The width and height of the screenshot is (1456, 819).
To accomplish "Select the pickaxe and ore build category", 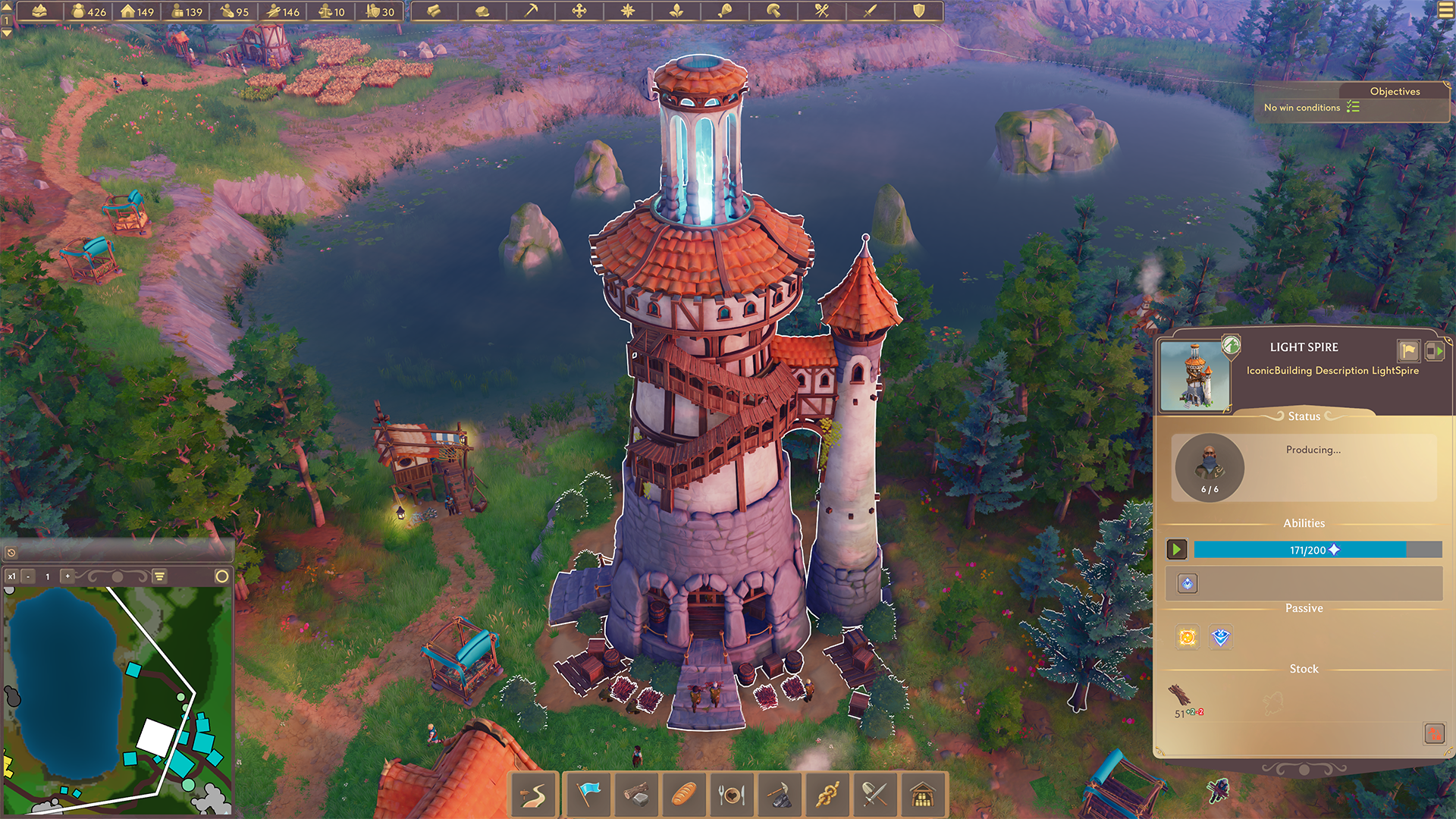I will click(x=780, y=795).
